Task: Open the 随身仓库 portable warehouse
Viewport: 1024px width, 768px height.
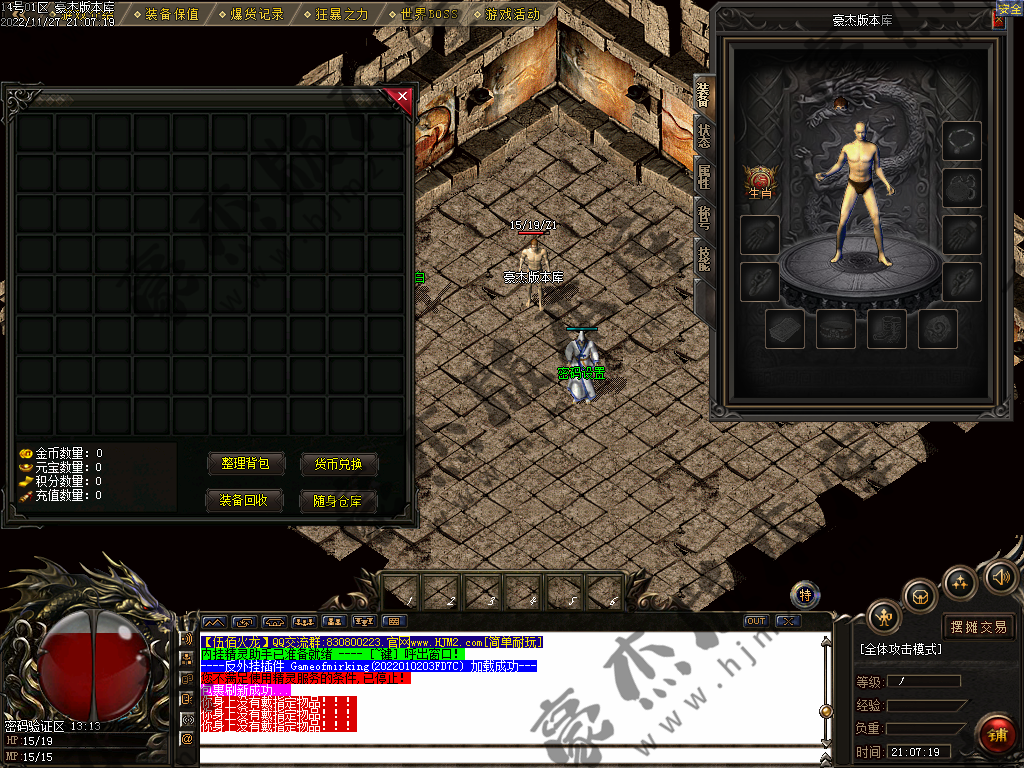Action: 339,500
